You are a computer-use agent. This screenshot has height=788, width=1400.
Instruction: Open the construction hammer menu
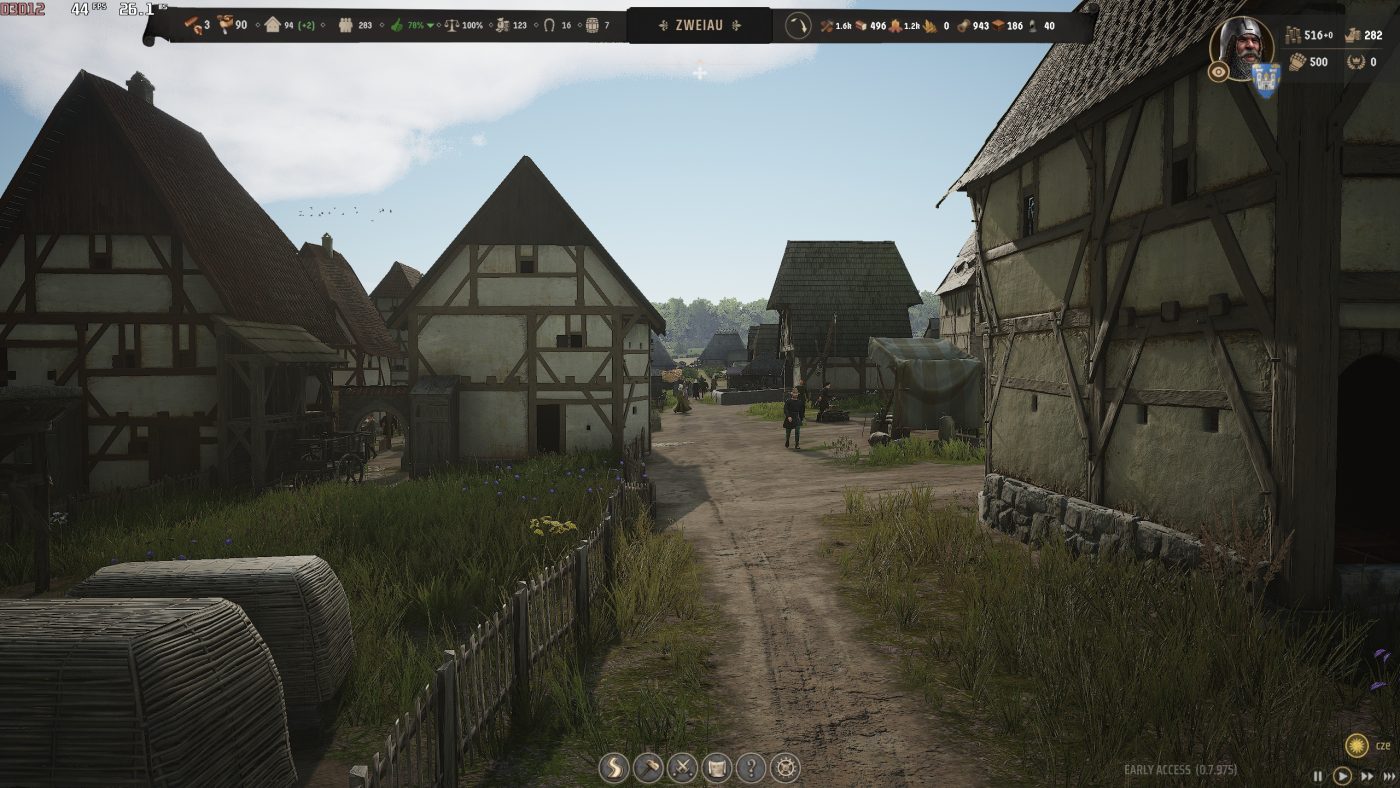point(648,768)
